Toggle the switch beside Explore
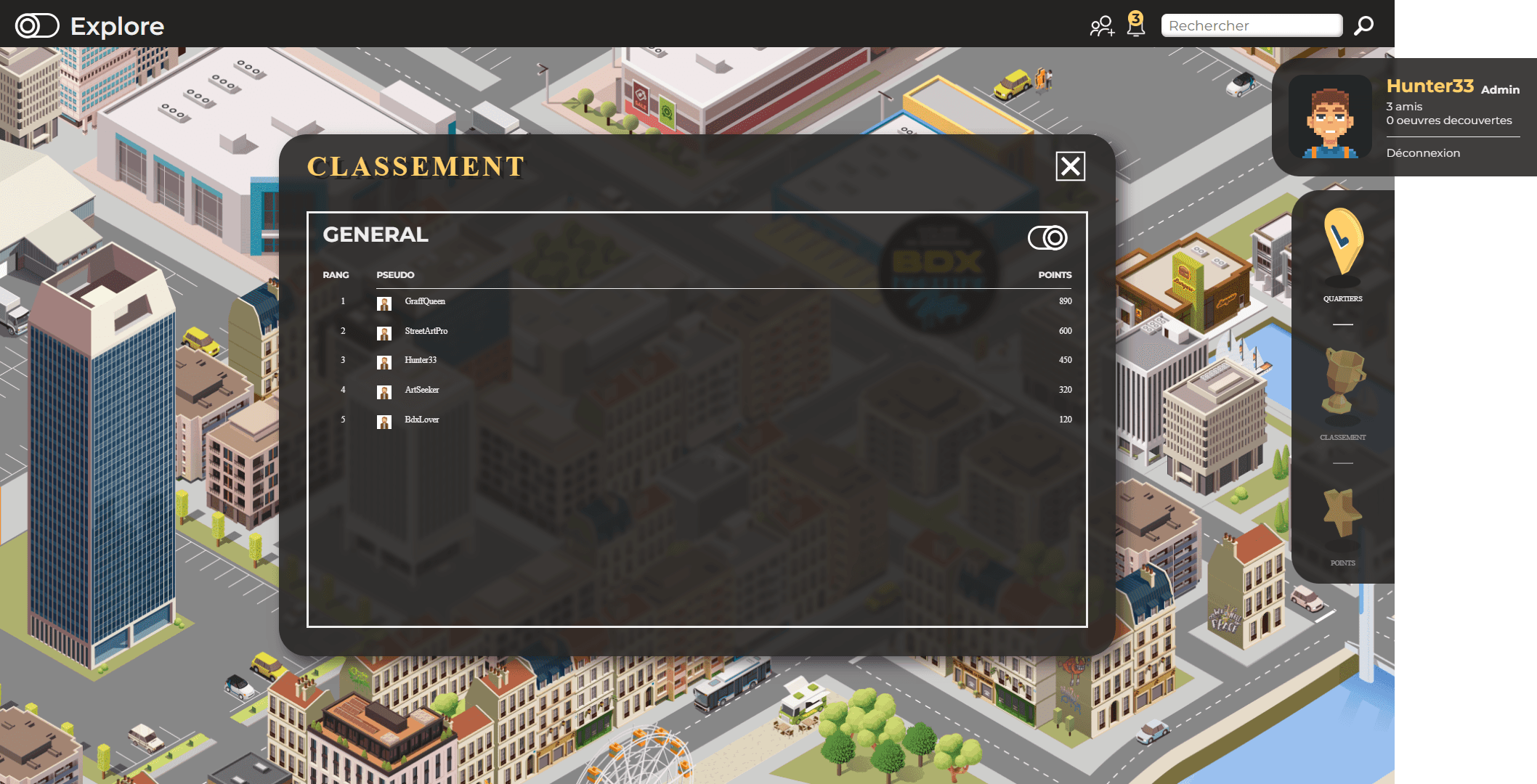The height and width of the screenshot is (784, 1537). (37, 25)
